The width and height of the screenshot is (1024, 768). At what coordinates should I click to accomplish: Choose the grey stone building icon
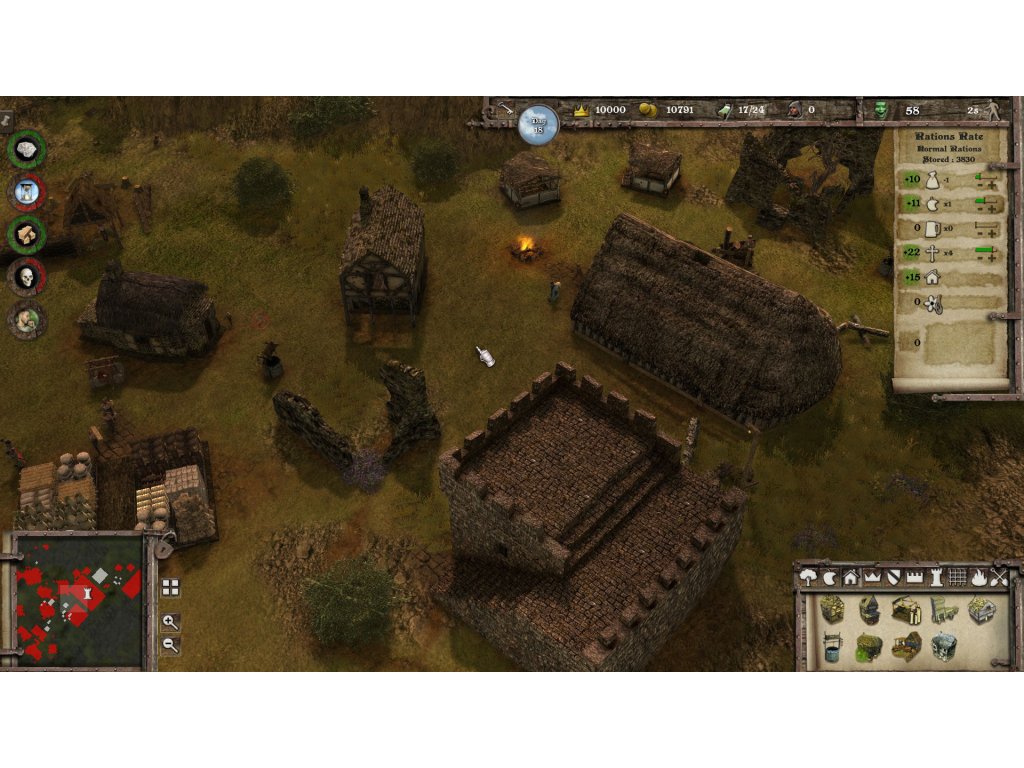click(946, 646)
